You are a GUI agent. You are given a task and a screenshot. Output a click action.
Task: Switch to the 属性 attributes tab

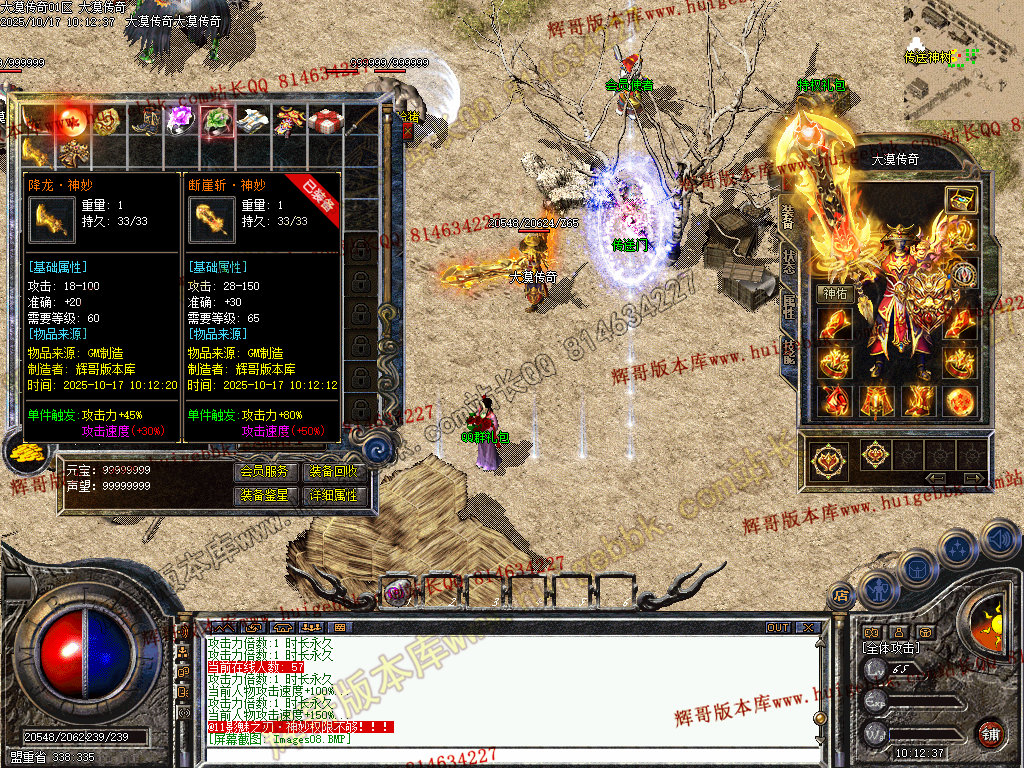(788, 305)
